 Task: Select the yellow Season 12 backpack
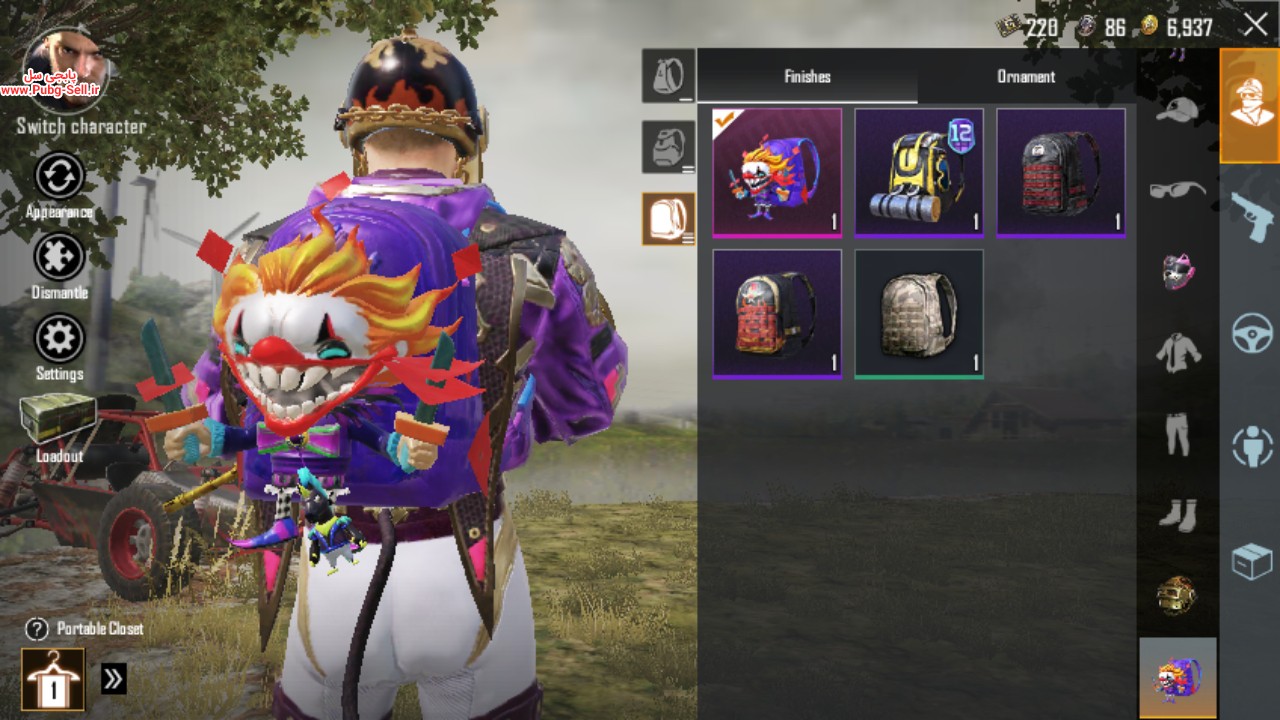919,172
